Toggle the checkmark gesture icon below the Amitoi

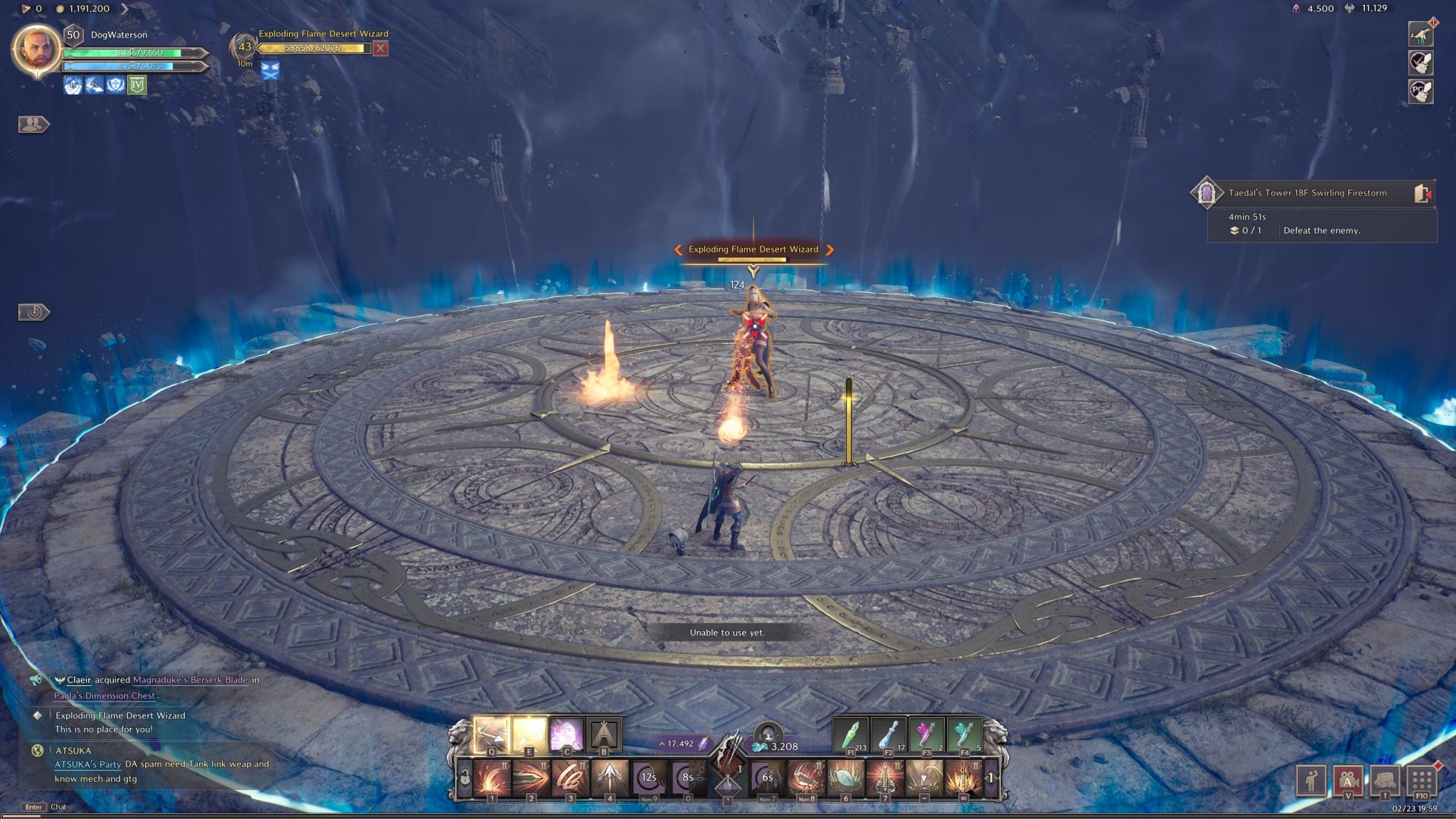[1421, 63]
